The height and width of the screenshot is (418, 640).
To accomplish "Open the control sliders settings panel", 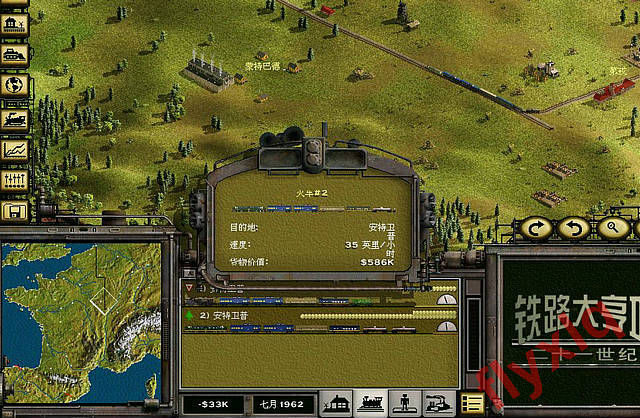I will click(15, 180).
